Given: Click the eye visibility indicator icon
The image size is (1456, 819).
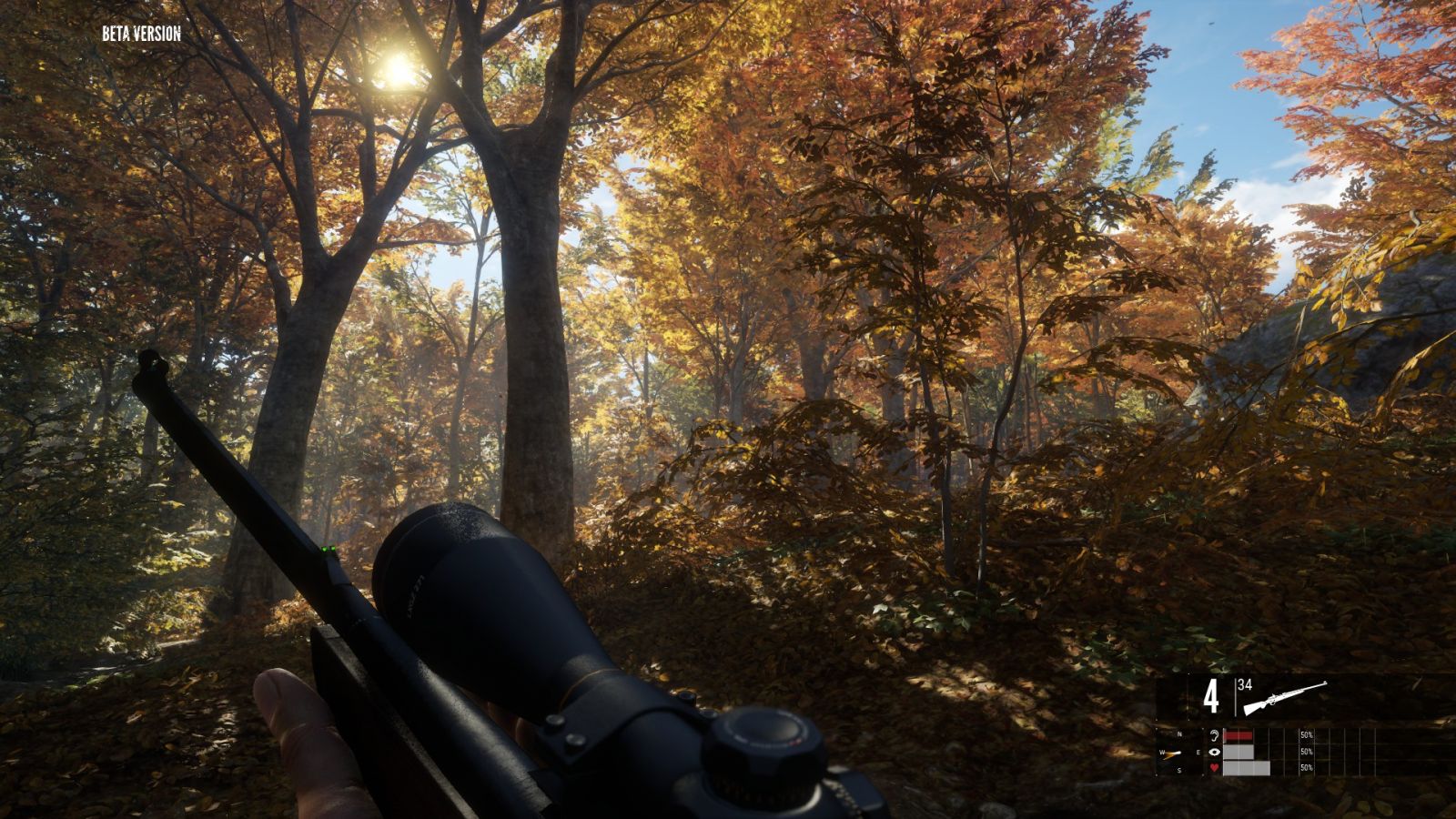Looking at the screenshot, I should pyautogui.click(x=1214, y=752).
